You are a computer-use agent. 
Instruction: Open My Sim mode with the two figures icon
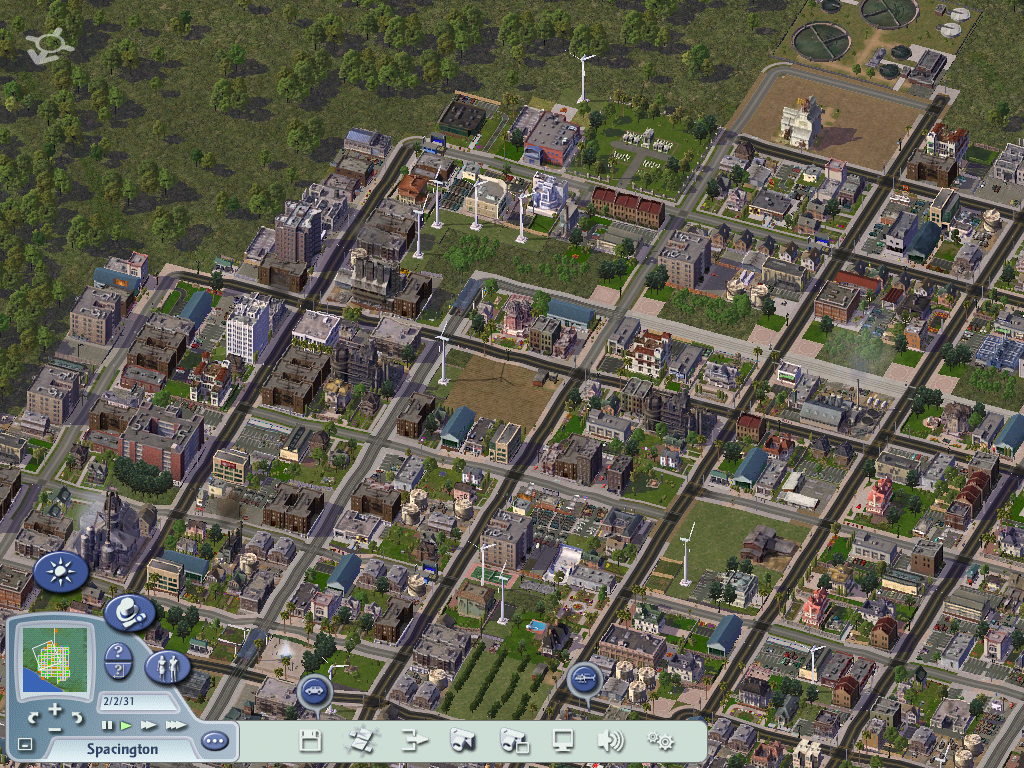pyautogui.click(x=167, y=667)
